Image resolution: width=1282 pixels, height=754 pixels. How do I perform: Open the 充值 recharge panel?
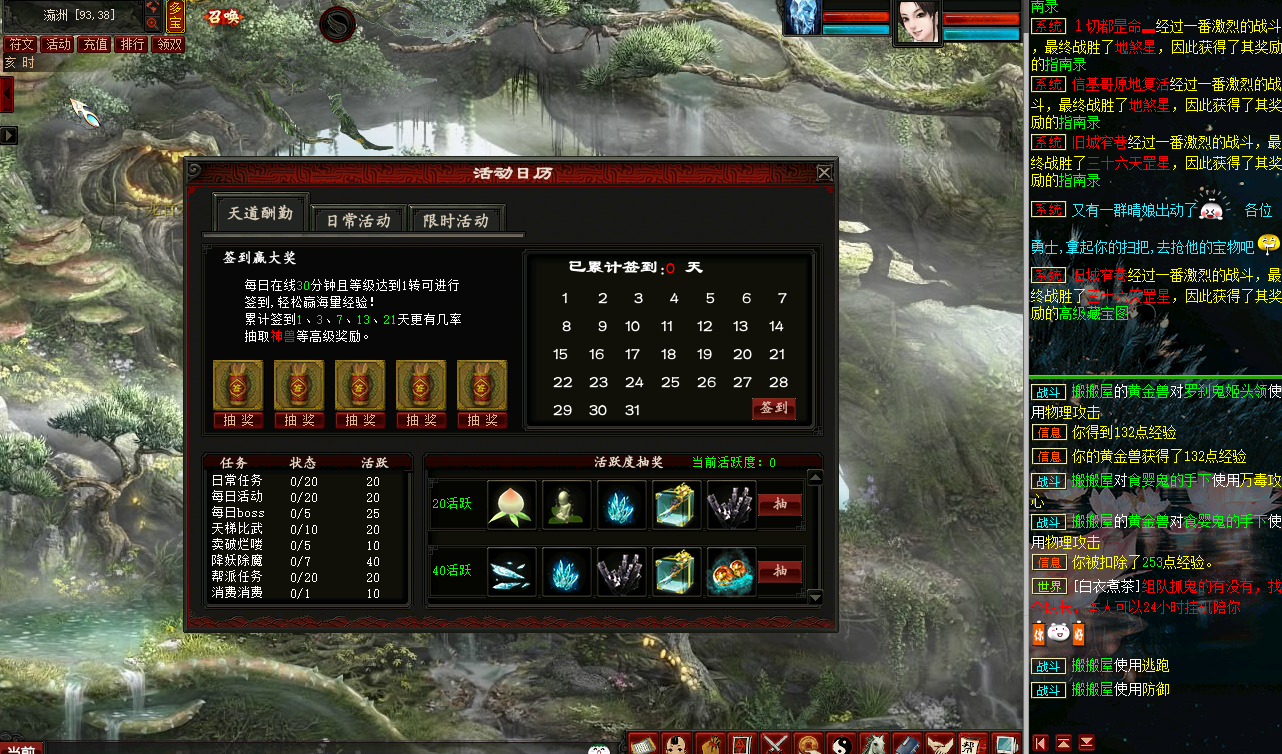[x=94, y=44]
